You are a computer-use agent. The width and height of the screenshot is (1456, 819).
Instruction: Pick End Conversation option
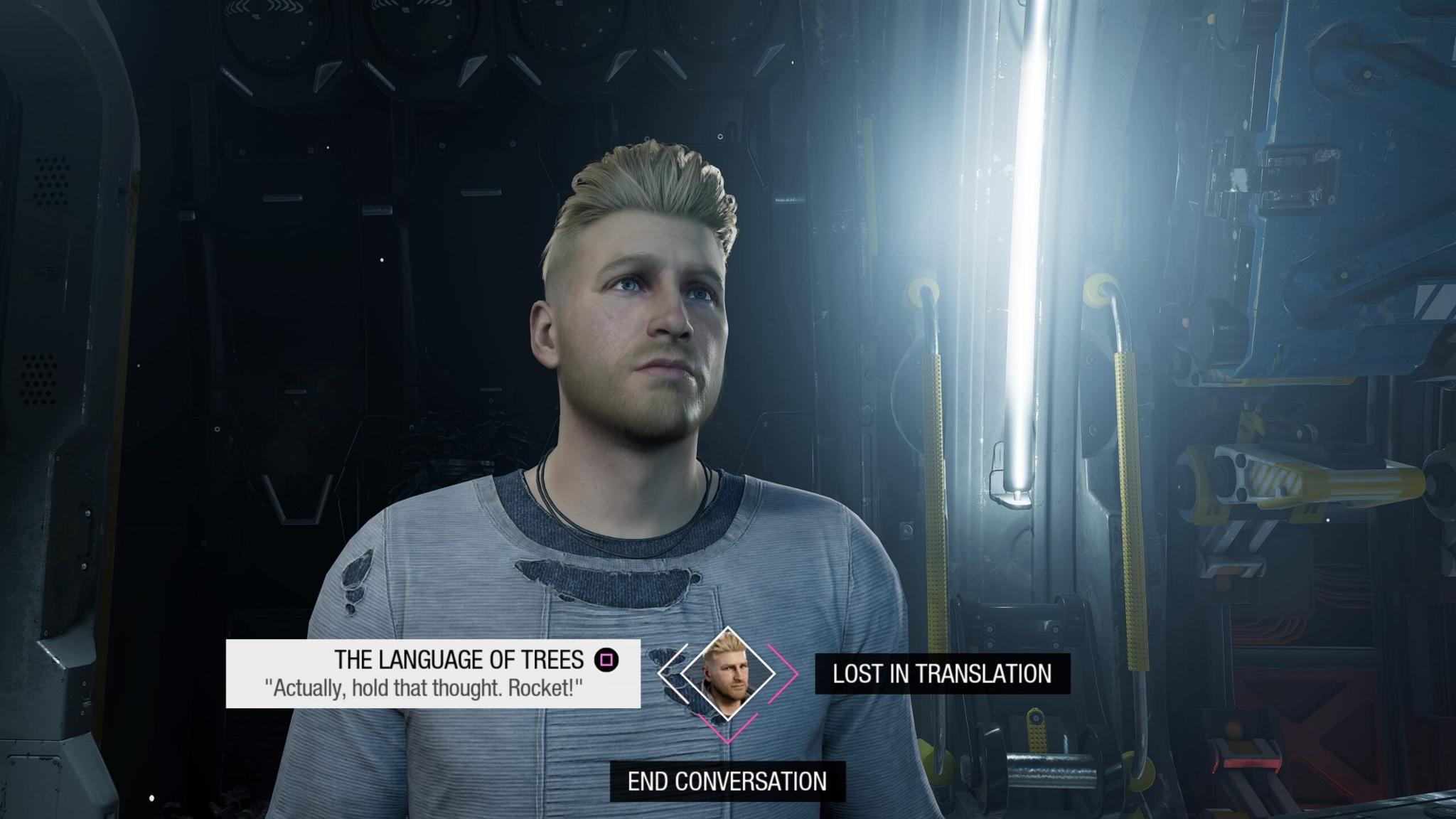pos(727,781)
